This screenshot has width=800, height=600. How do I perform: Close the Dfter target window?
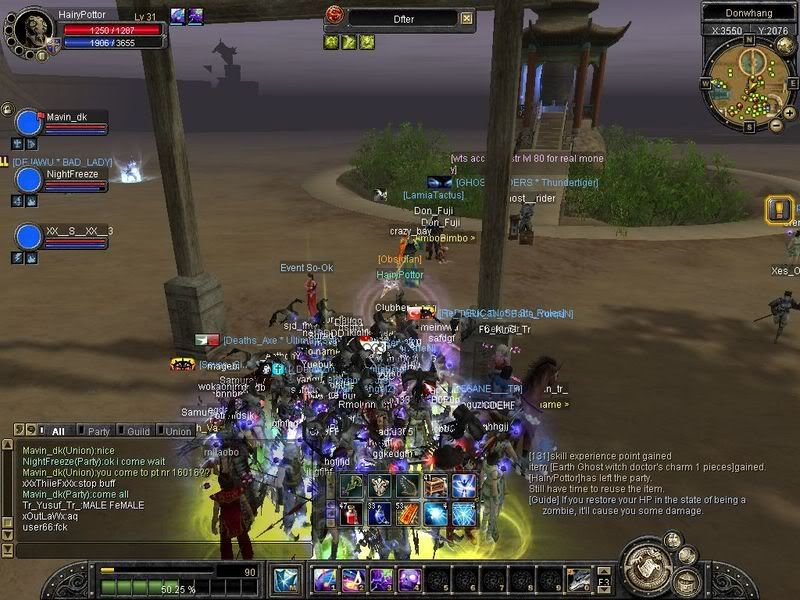point(466,18)
